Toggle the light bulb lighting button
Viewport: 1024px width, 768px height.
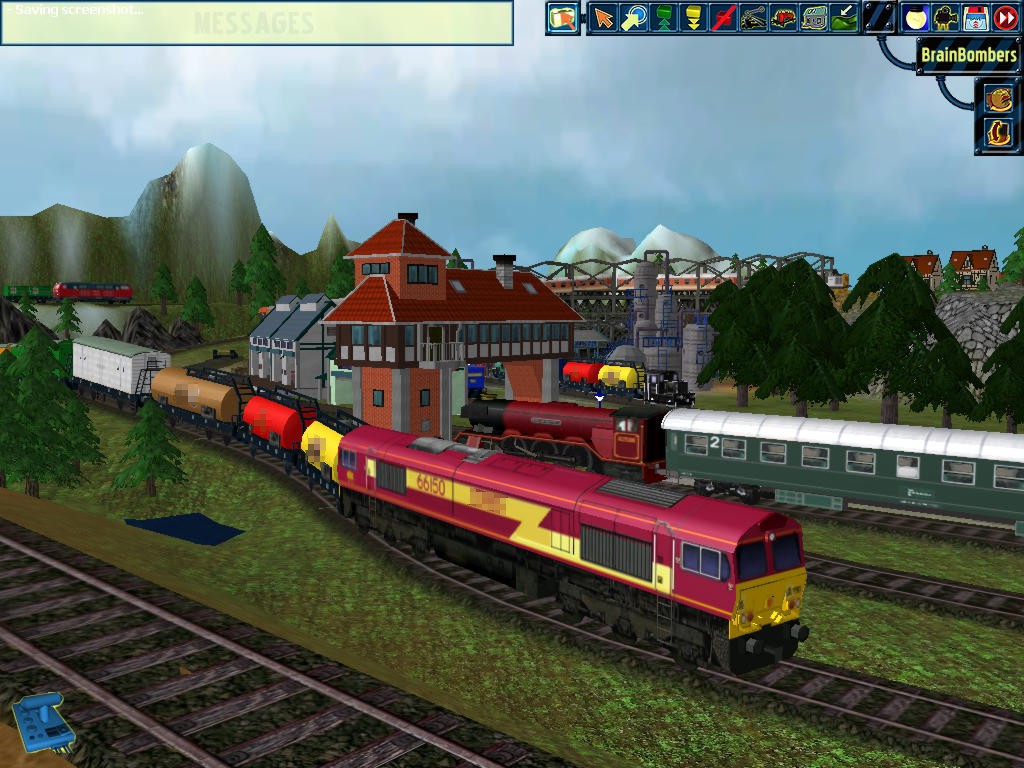click(x=915, y=18)
